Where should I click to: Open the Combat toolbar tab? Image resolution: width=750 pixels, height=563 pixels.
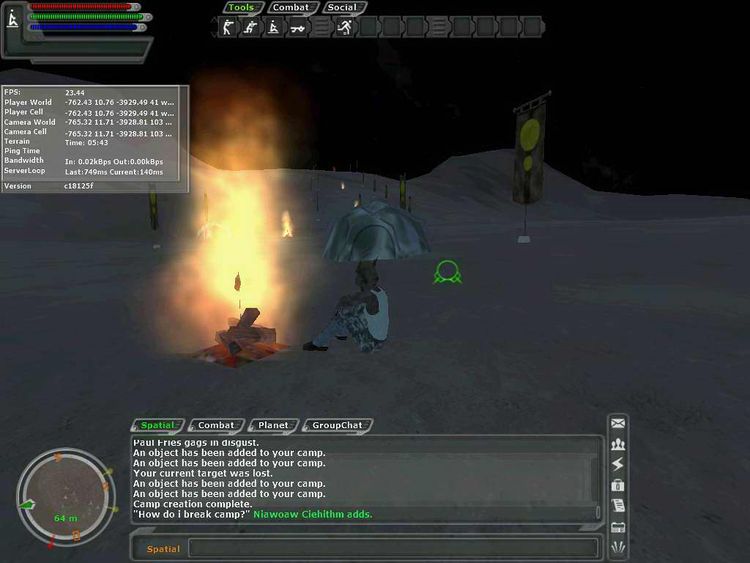pyautogui.click(x=291, y=7)
